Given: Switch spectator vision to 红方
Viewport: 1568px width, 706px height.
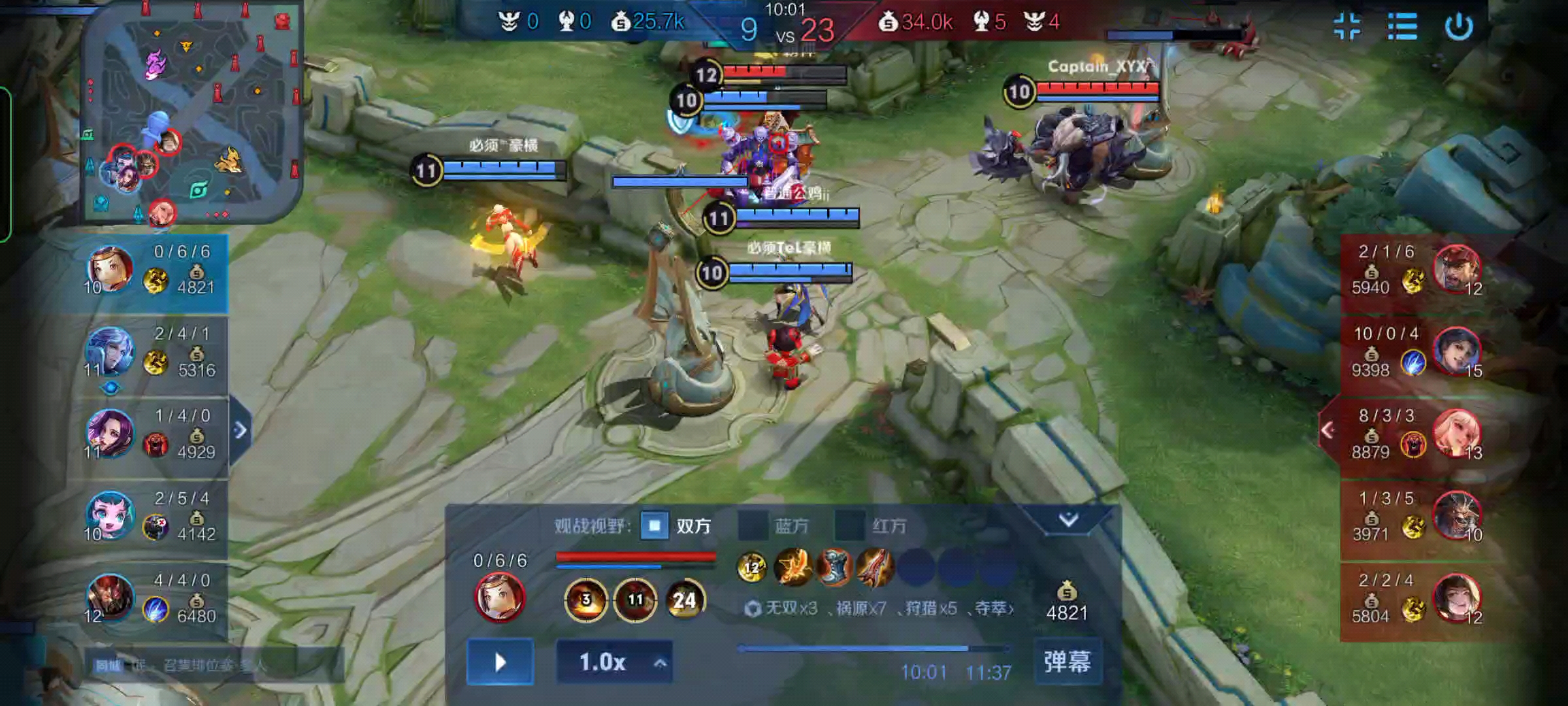Looking at the screenshot, I should [x=851, y=526].
